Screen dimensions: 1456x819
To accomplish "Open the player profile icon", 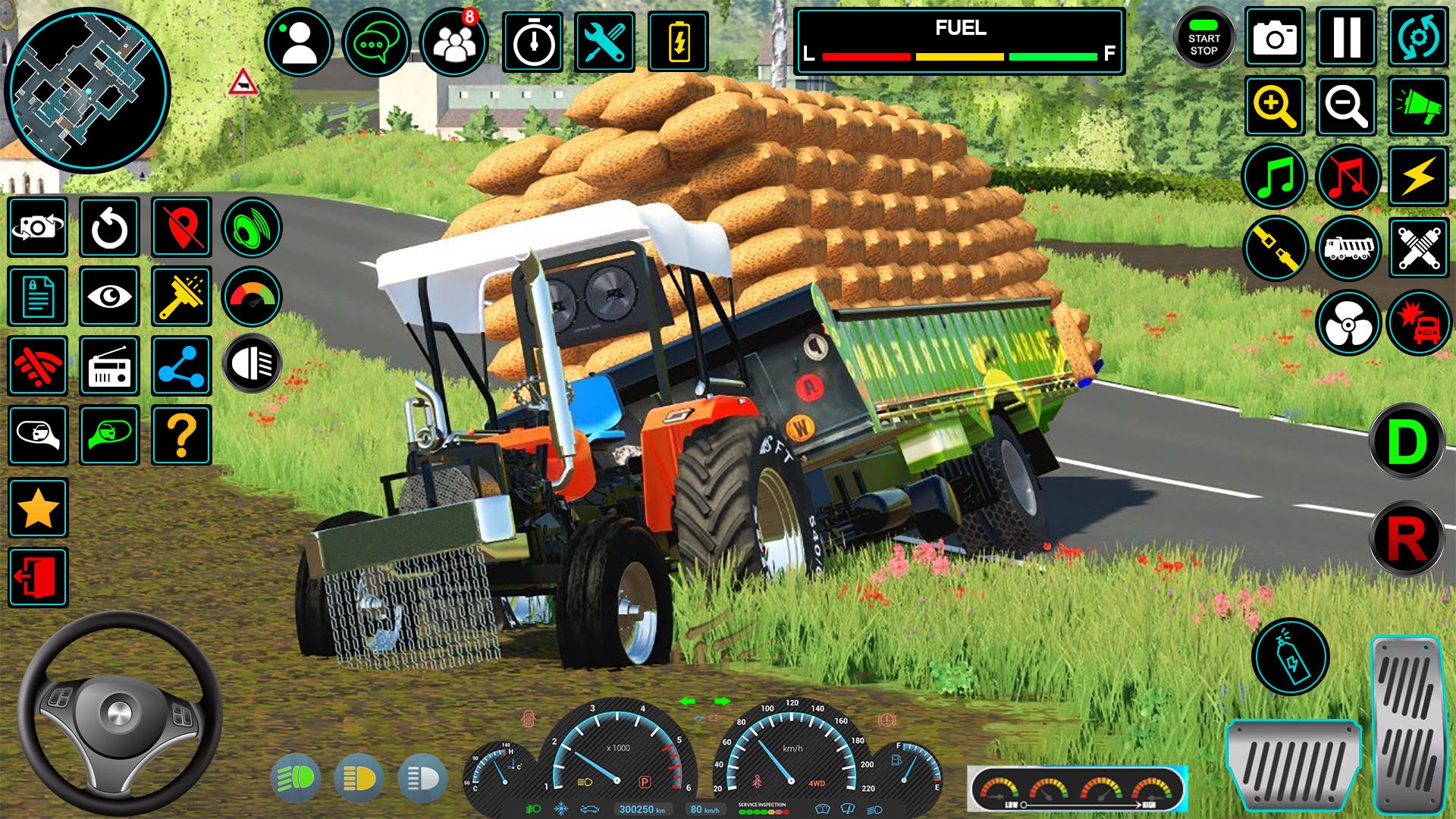I will (x=299, y=42).
